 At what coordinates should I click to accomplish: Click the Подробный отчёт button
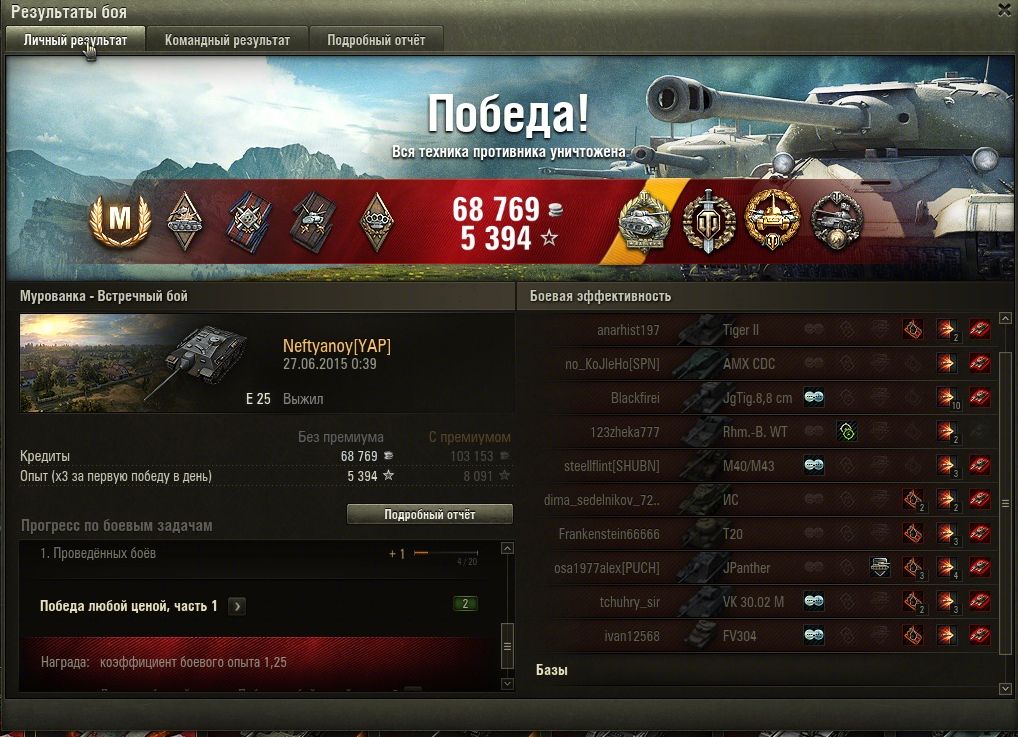pos(429,515)
